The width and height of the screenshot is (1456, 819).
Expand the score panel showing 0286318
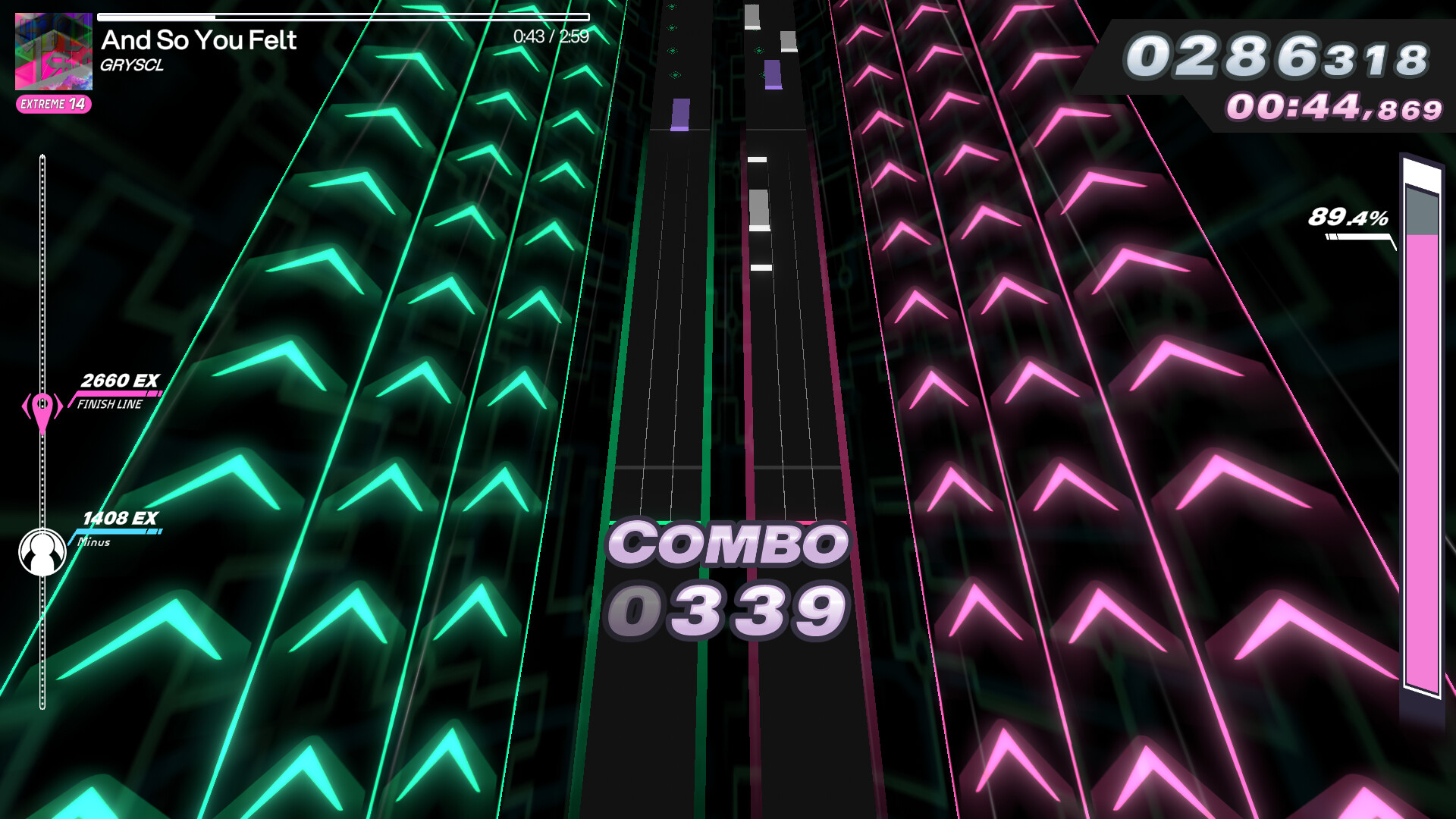point(1278,56)
